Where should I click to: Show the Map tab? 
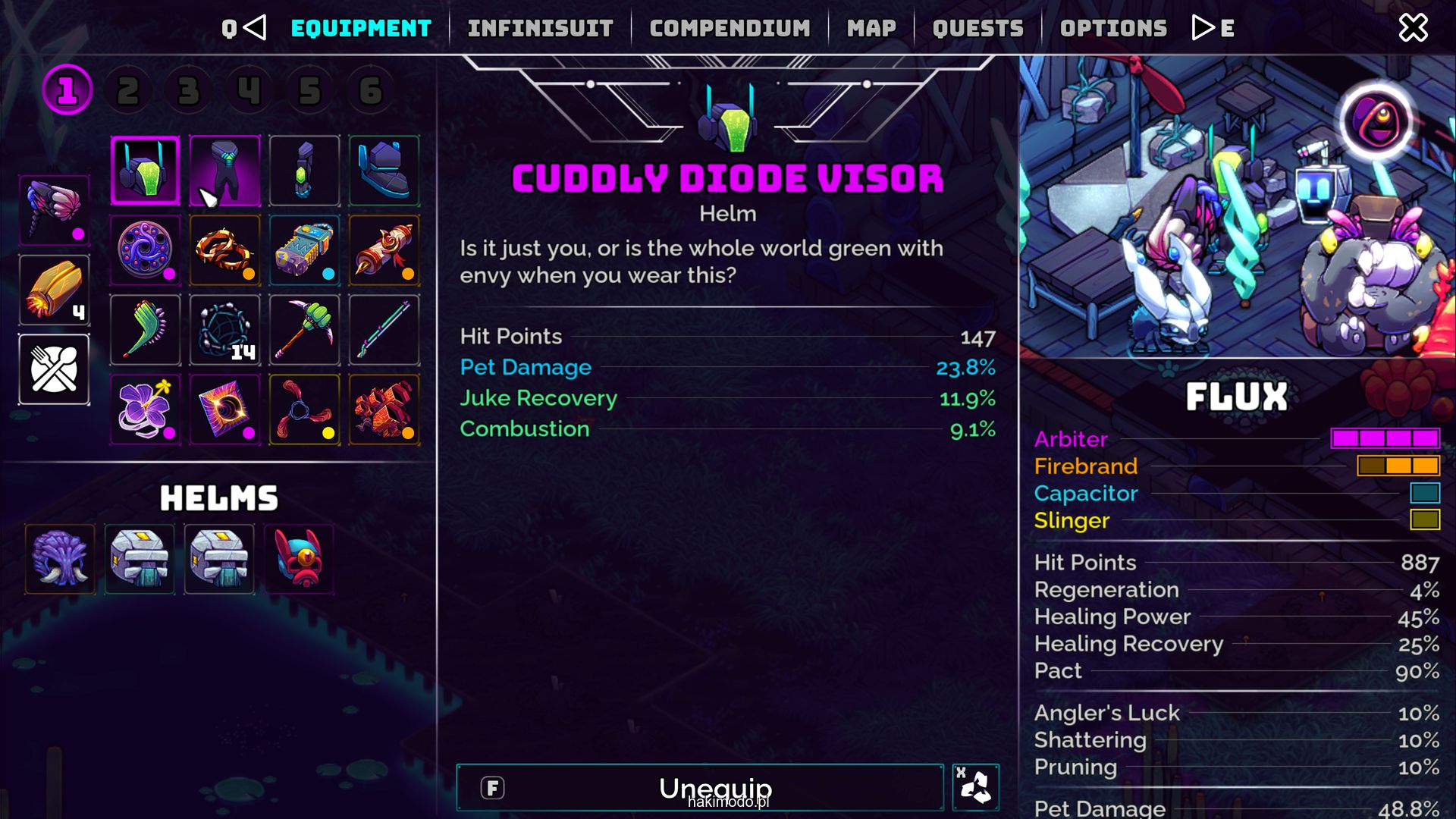871,28
